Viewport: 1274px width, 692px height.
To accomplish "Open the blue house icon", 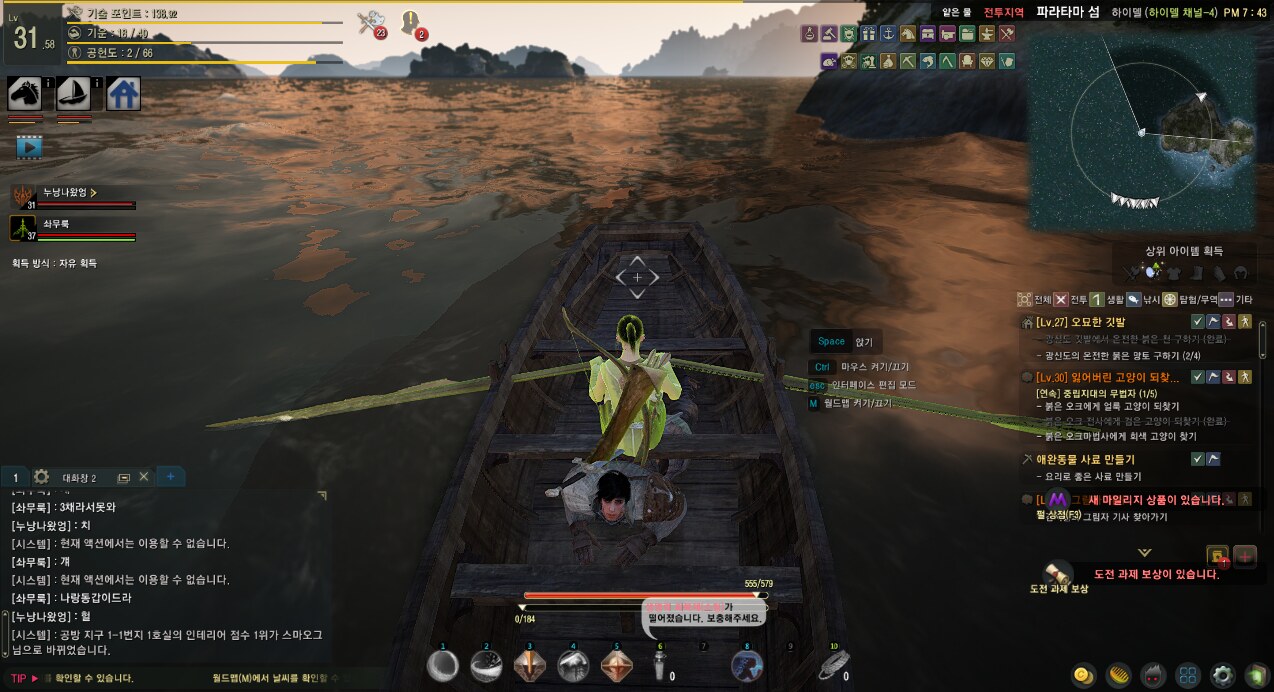I will pos(123,93).
